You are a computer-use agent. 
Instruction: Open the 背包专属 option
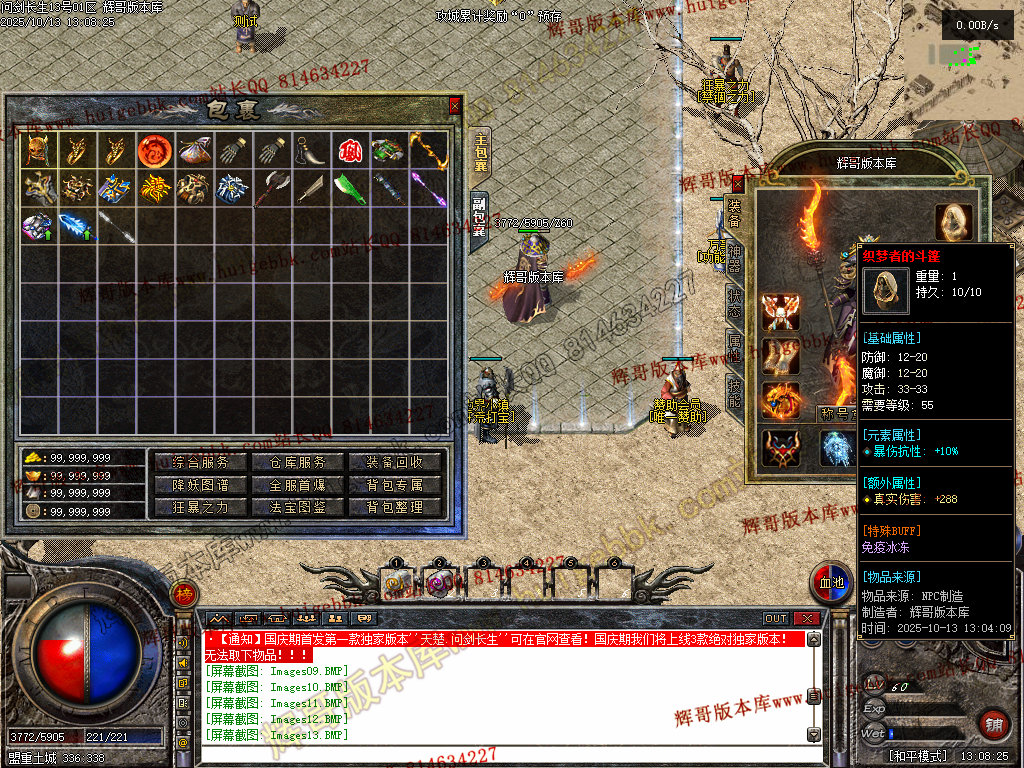pos(395,485)
